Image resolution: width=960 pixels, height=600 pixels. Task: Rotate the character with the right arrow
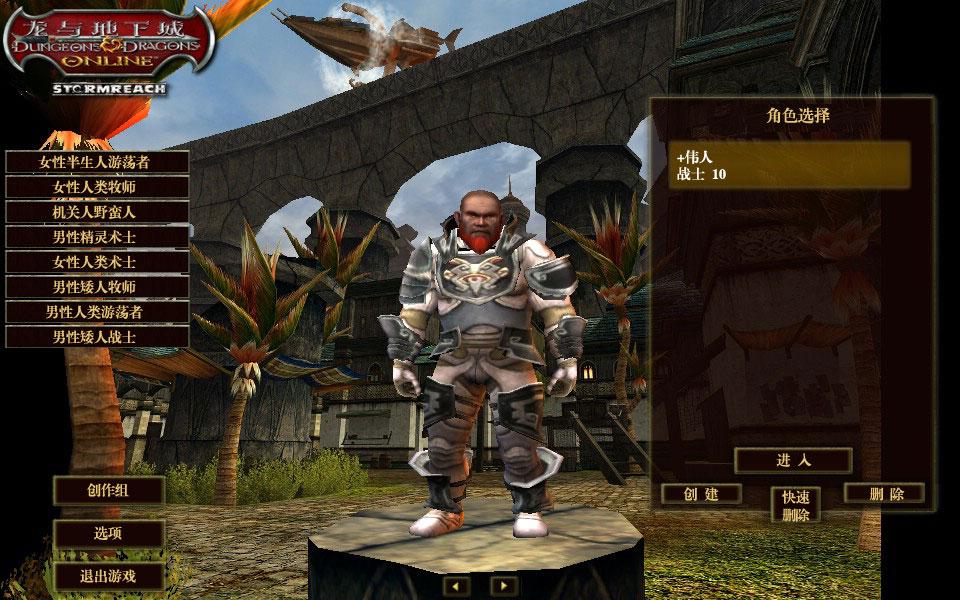pos(504,585)
